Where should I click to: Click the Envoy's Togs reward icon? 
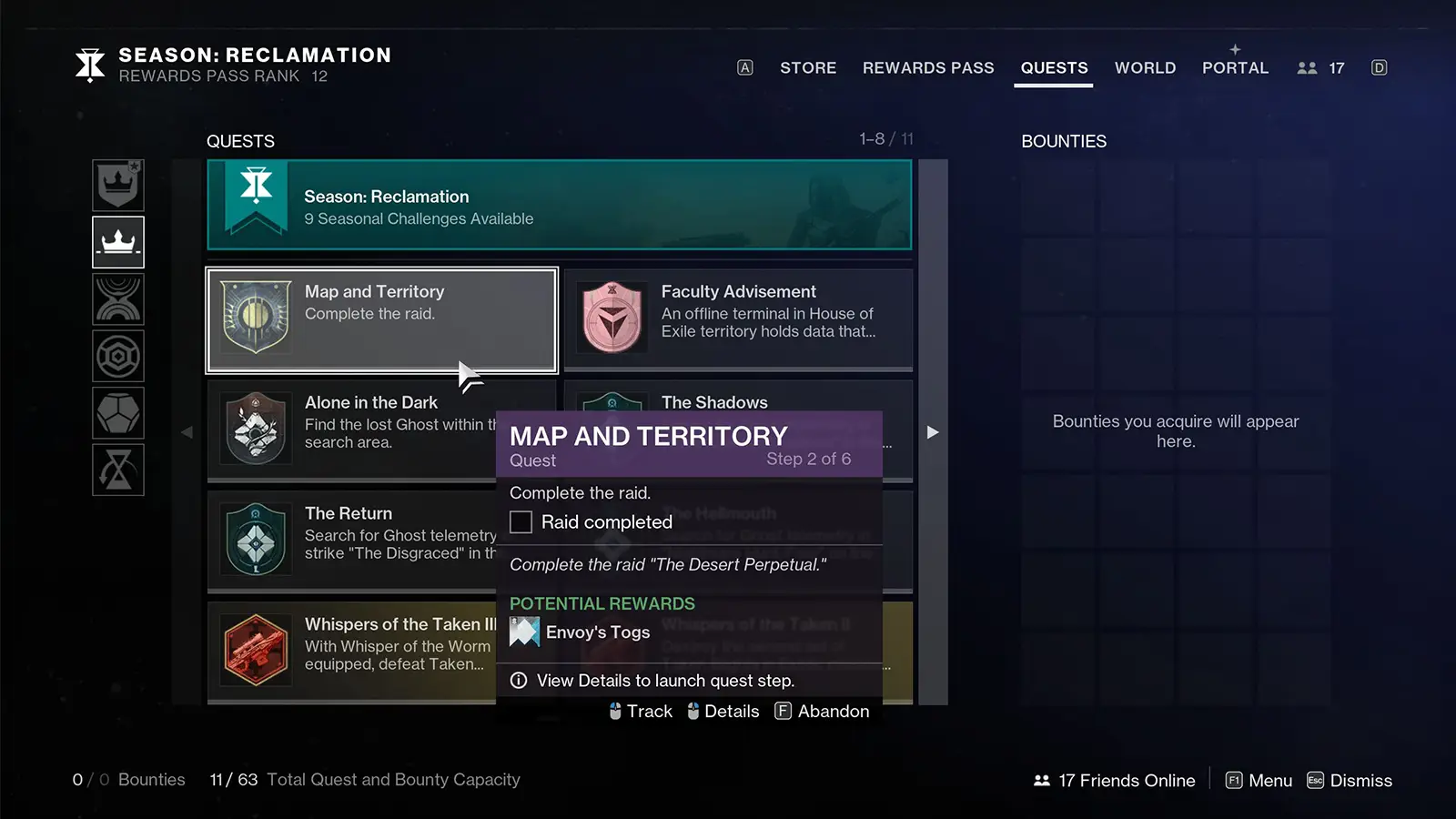[524, 632]
